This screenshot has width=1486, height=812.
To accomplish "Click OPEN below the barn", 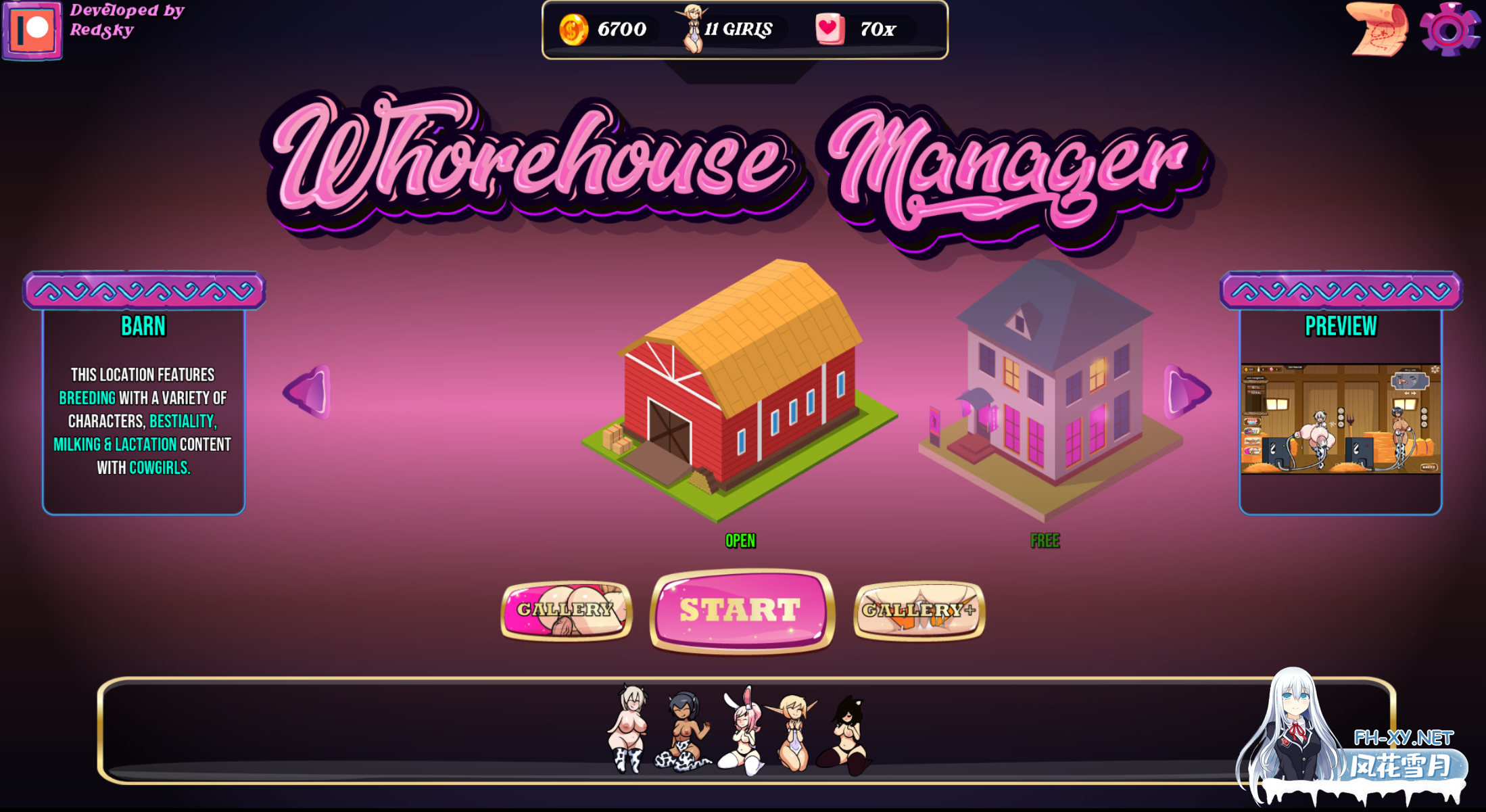I will click(x=740, y=540).
